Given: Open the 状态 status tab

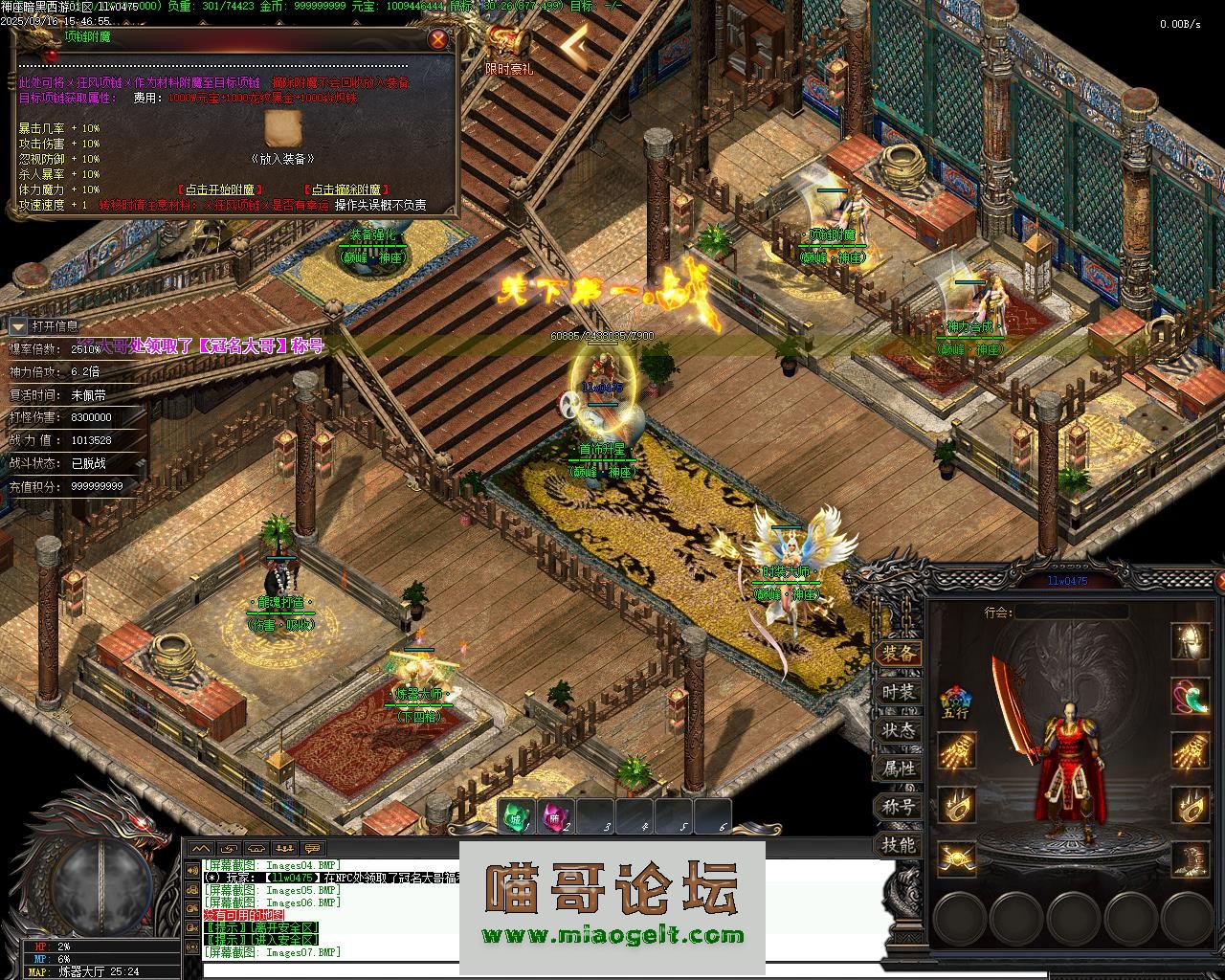Looking at the screenshot, I should 898,730.
